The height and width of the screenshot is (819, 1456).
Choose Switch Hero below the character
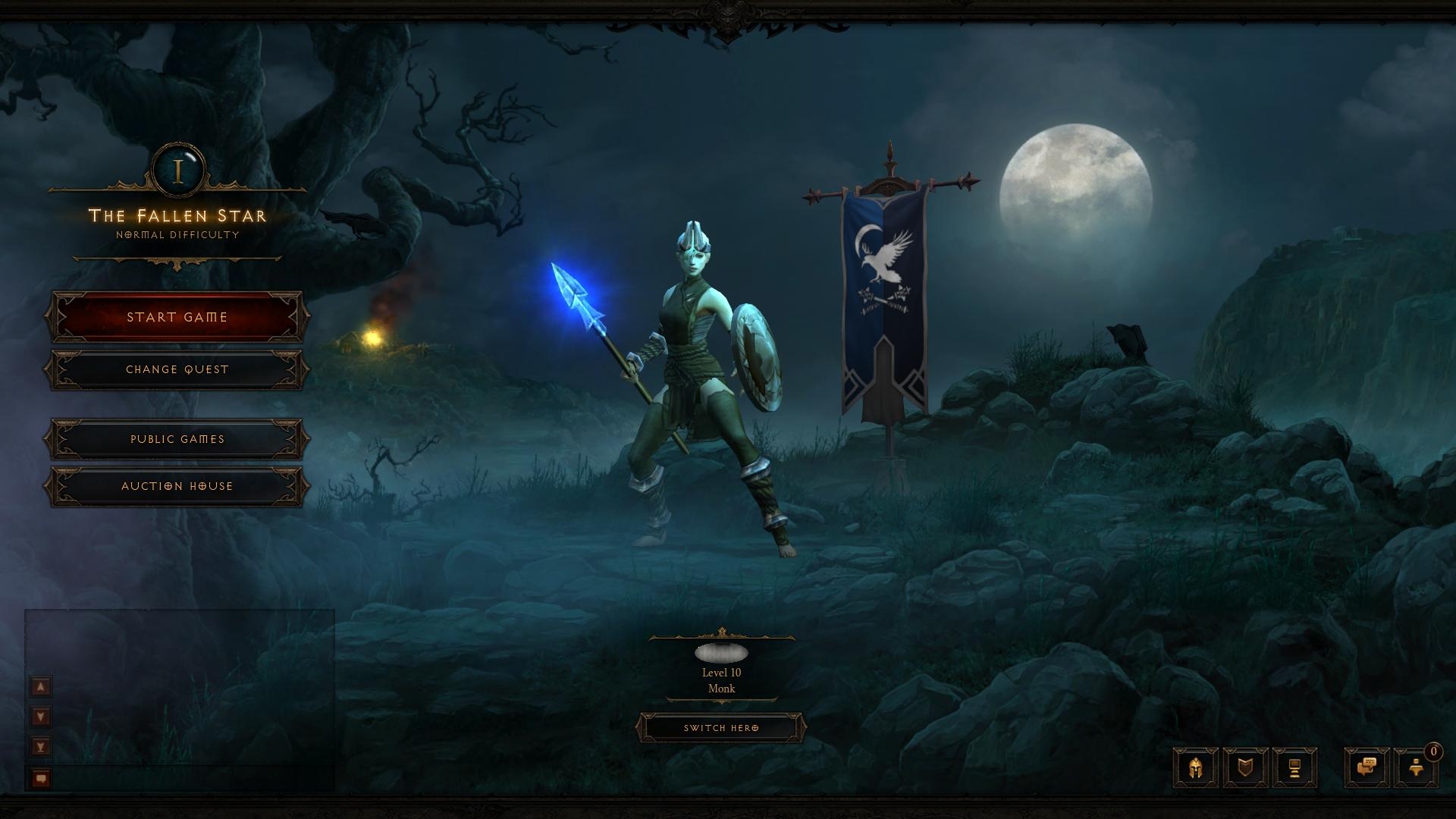pos(720,728)
